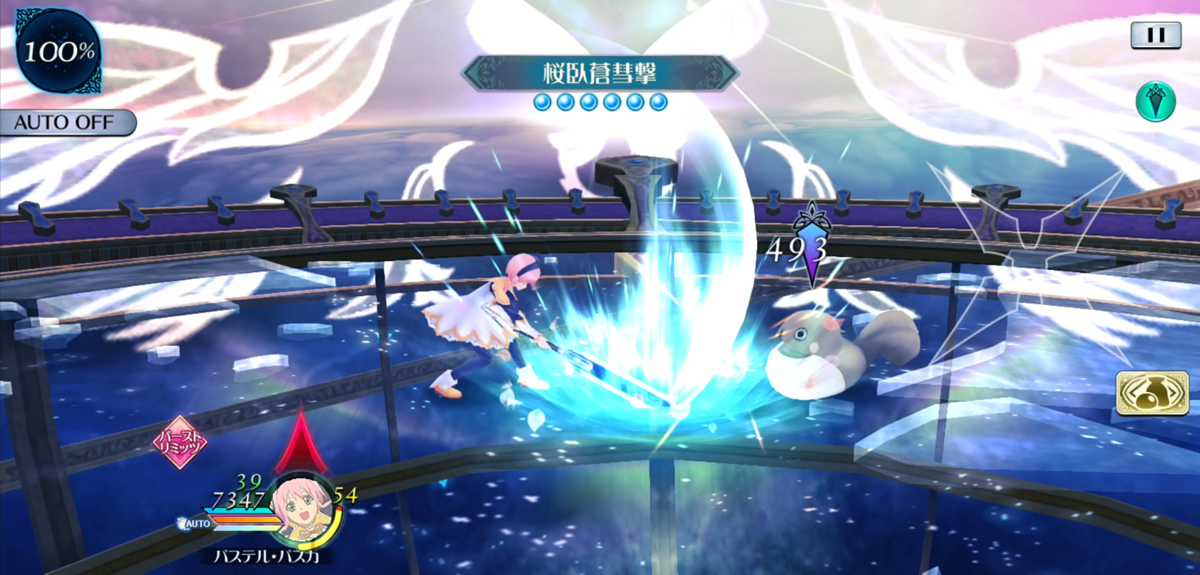Pause the battle

tap(1155, 35)
